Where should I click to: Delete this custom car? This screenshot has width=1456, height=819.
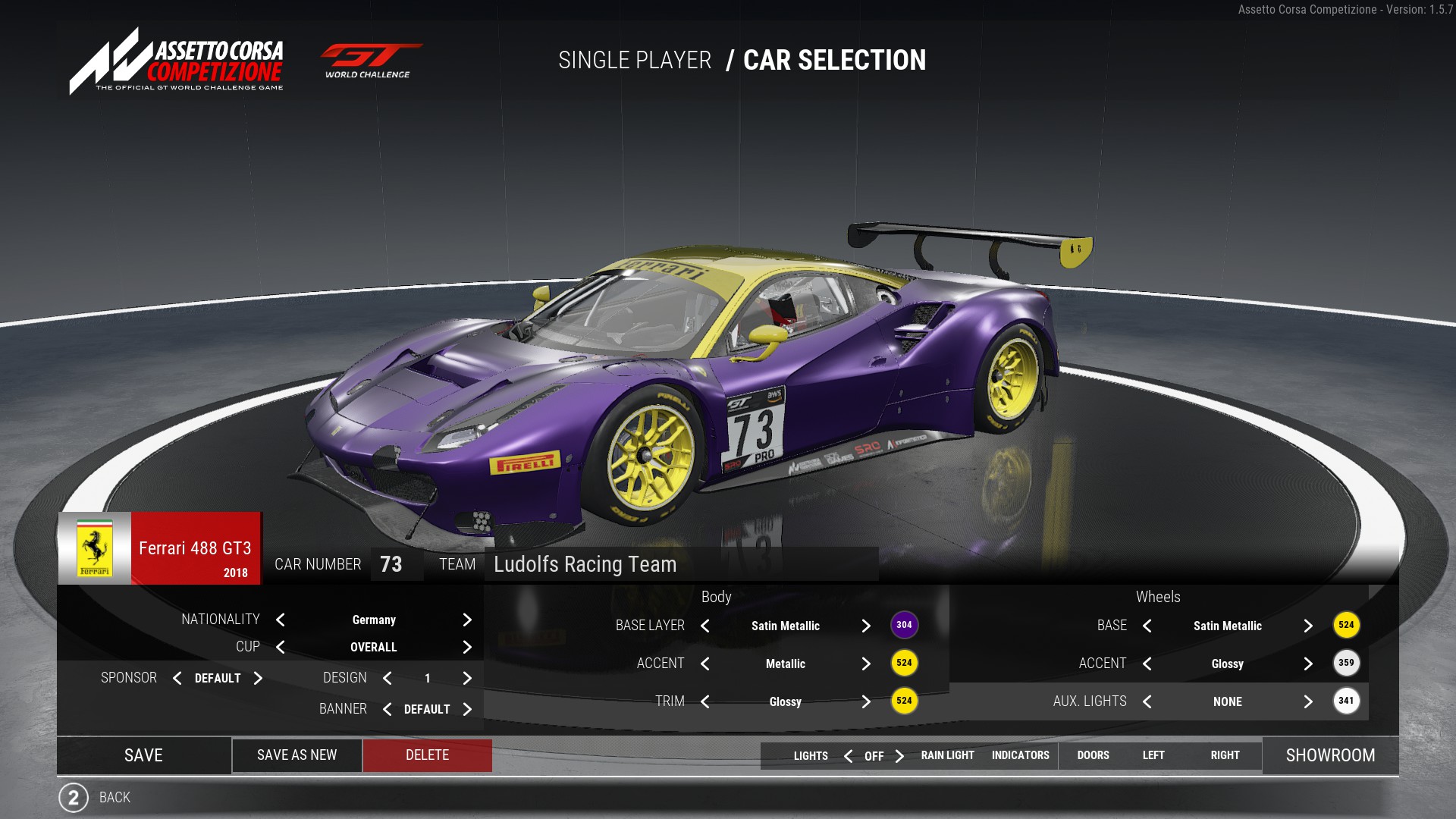[x=427, y=755]
